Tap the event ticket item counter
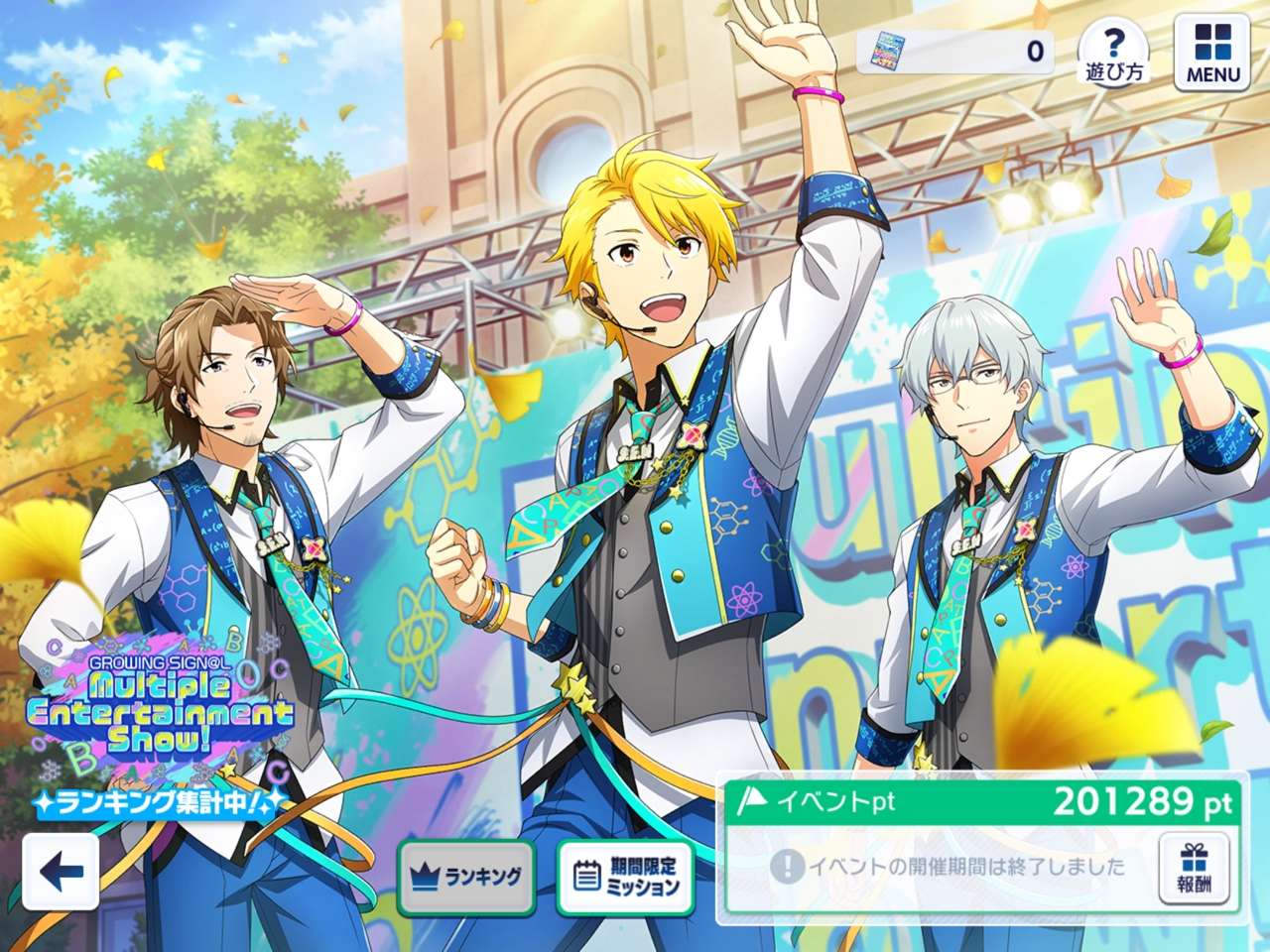Image resolution: width=1270 pixels, height=952 pixels. click(954, 51)
